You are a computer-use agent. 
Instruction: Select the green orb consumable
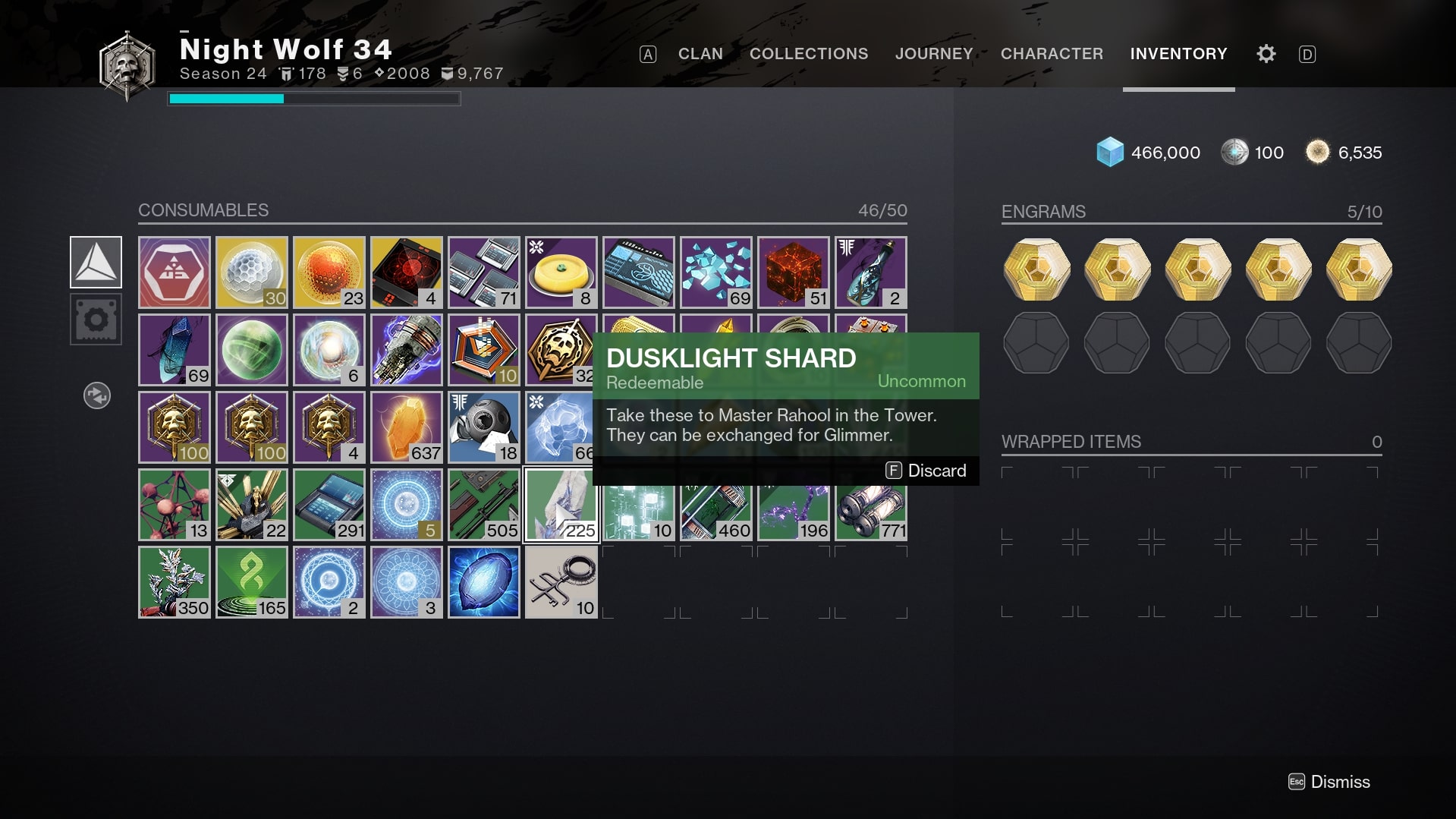click(251, 350)
